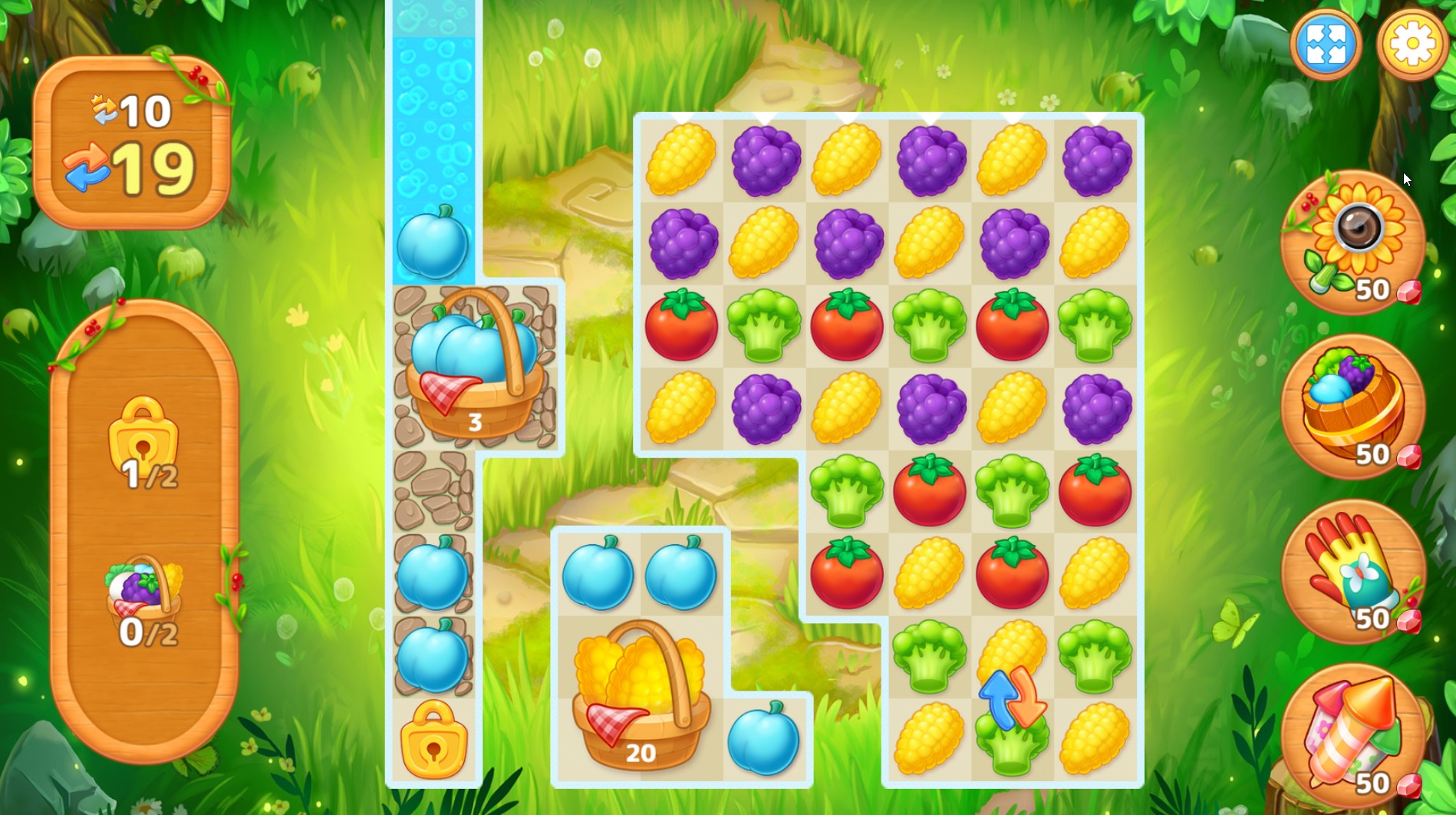Viewport: 1456px width, 815px height.
Task: Select the tomato in the top board row
Action: pos(683,326)
